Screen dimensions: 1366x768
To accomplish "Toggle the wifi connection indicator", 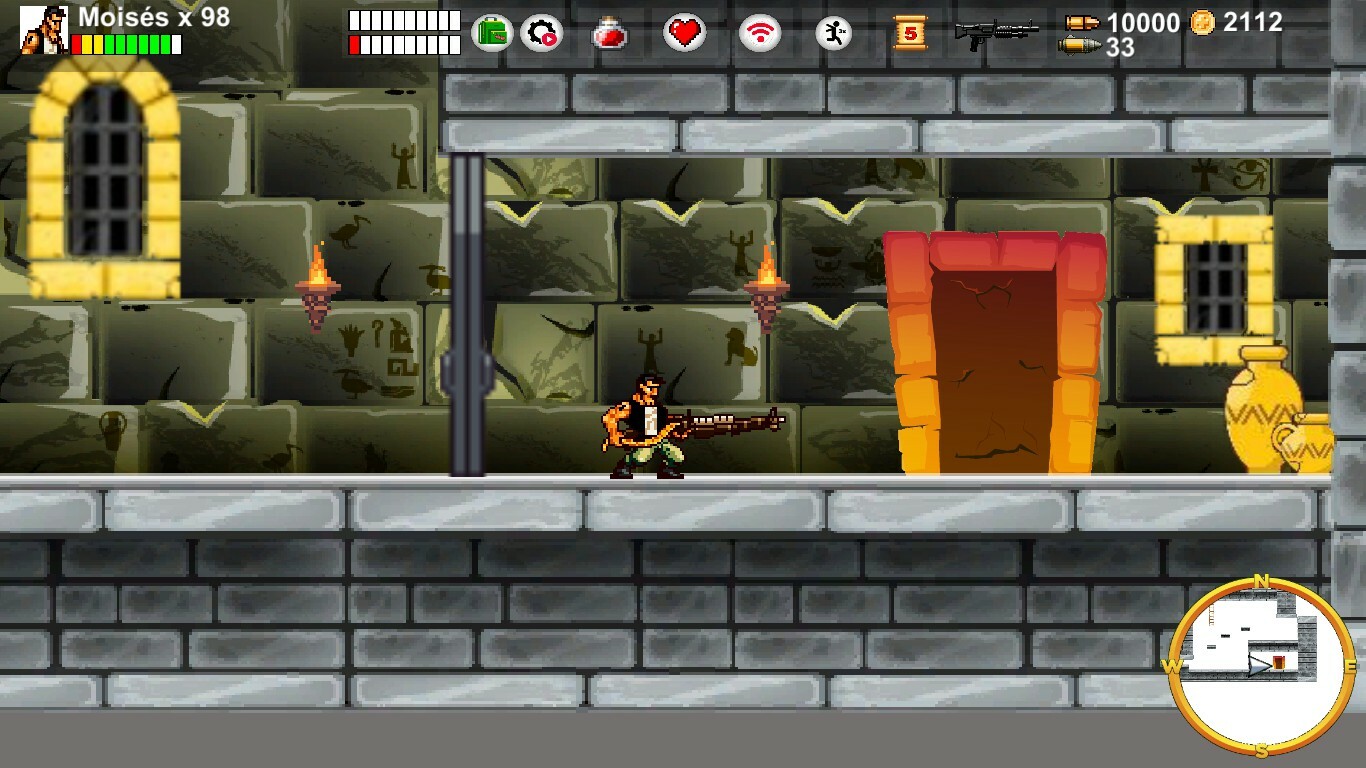I will click(x=759, y=31).
